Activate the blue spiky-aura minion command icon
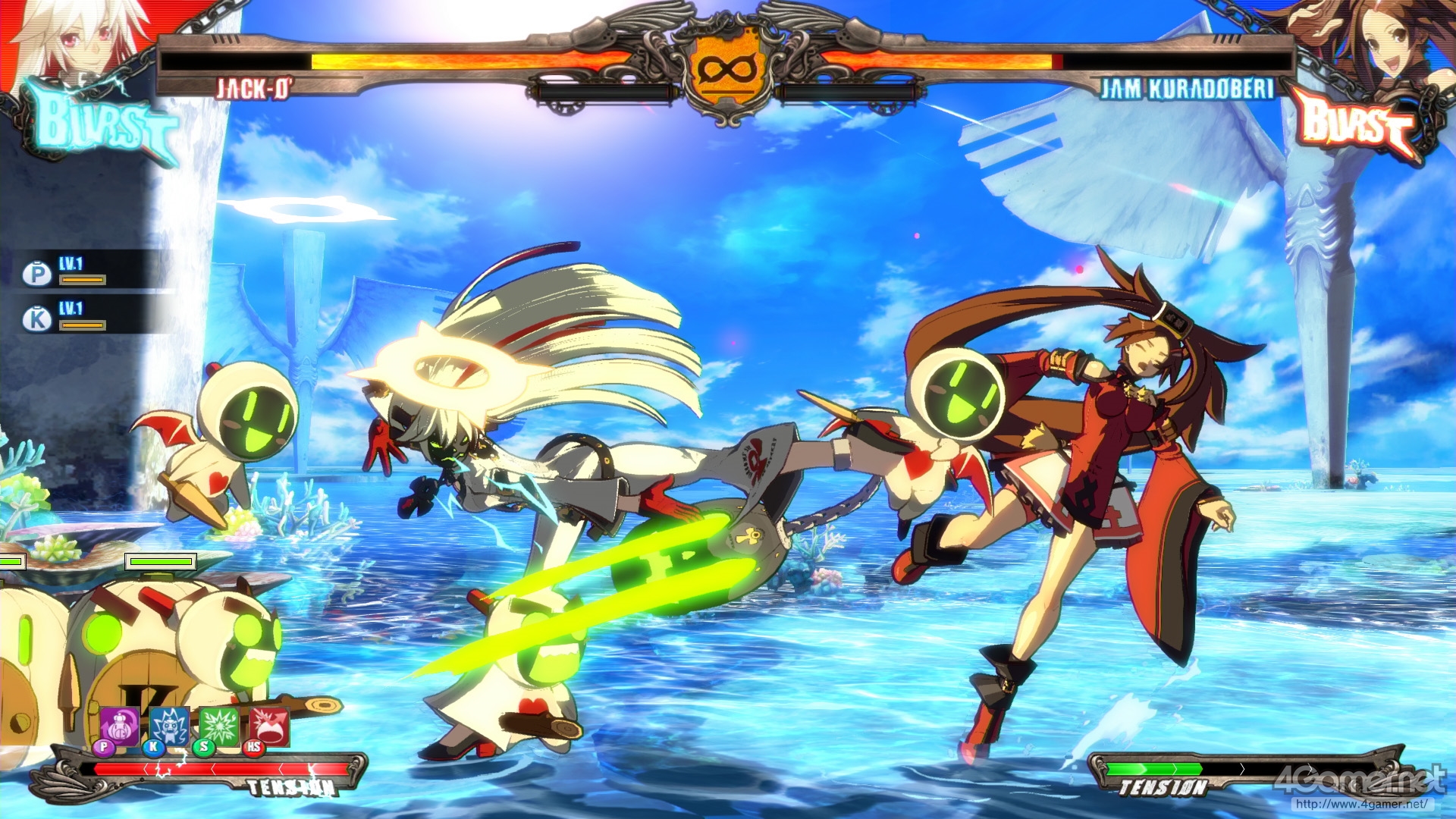Viewport: 1456px width, 819px height. point(169,726)
